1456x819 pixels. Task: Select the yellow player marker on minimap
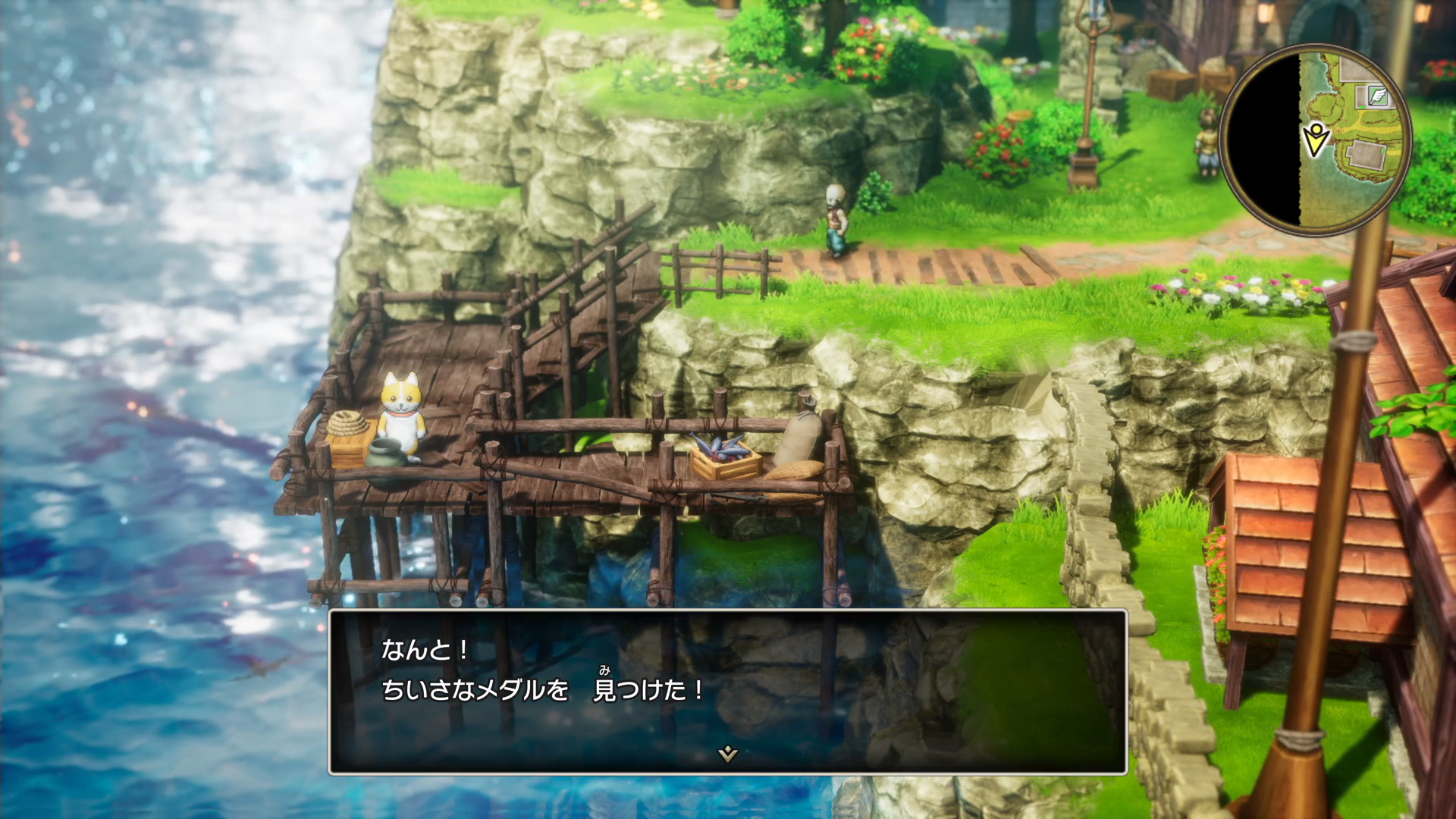pyautogui.click(x=1316, y=139)
